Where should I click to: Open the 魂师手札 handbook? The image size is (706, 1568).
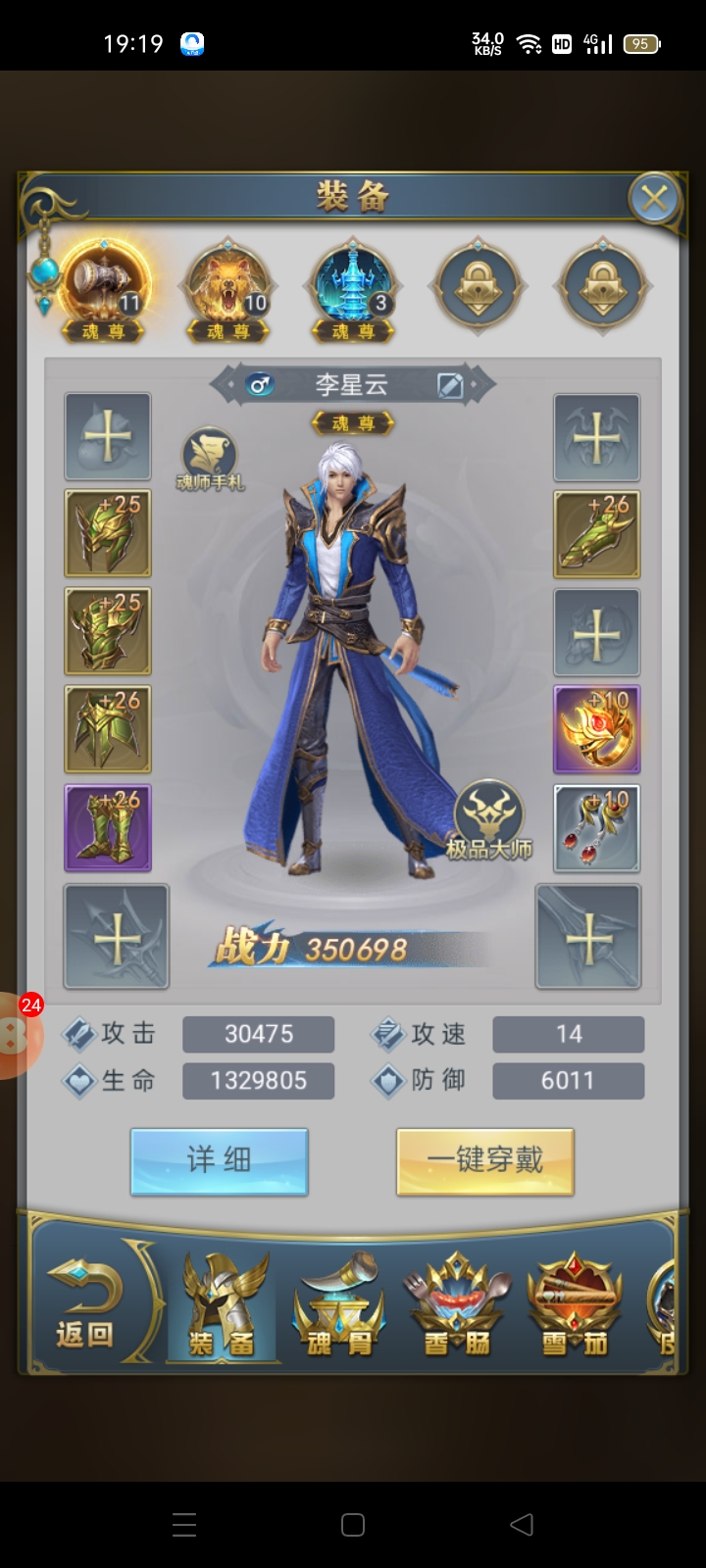coord(210,458)
